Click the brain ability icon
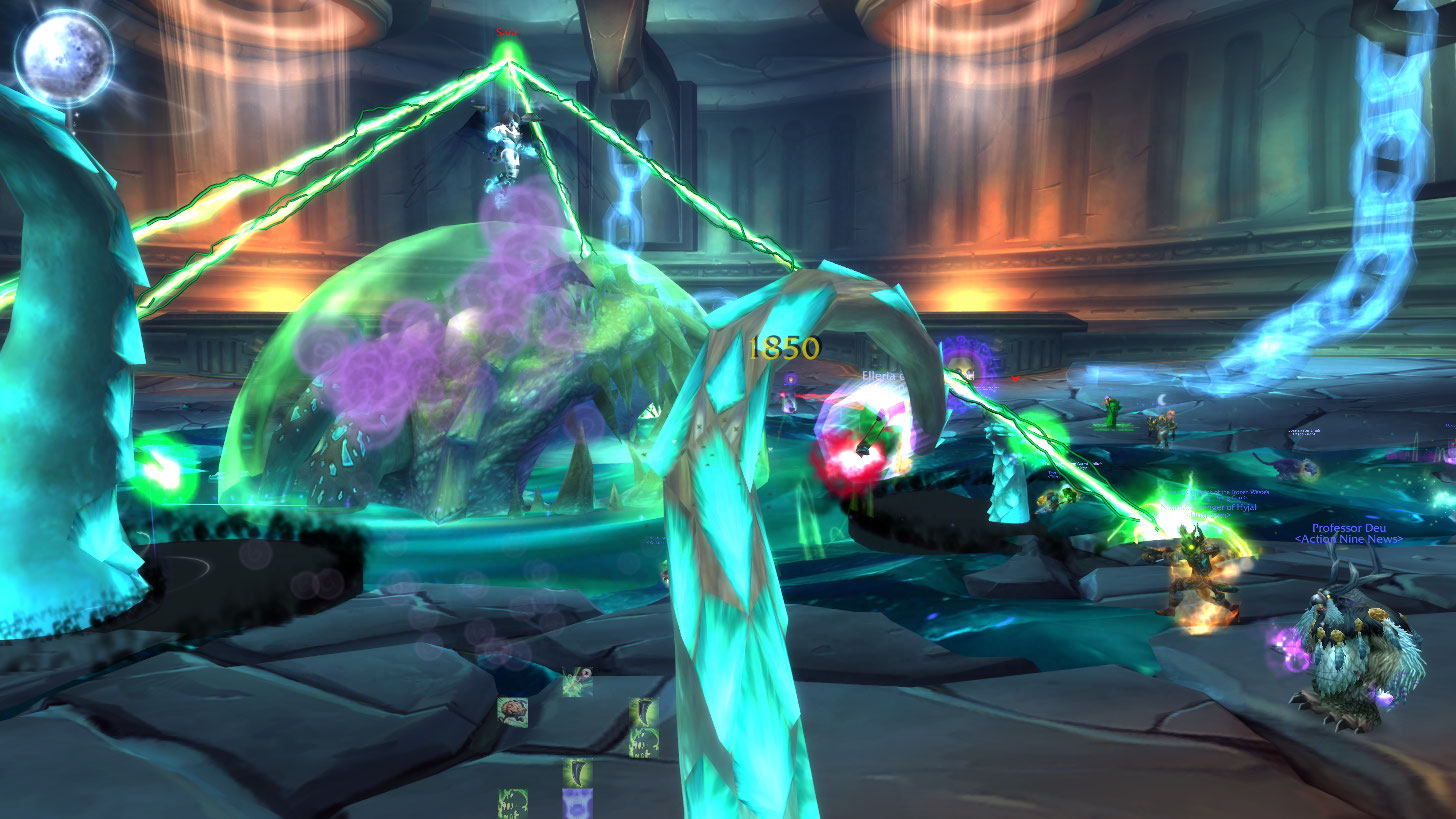Image resolution: width=1456 pixels, height=819 pixels. tap(512, 712)
